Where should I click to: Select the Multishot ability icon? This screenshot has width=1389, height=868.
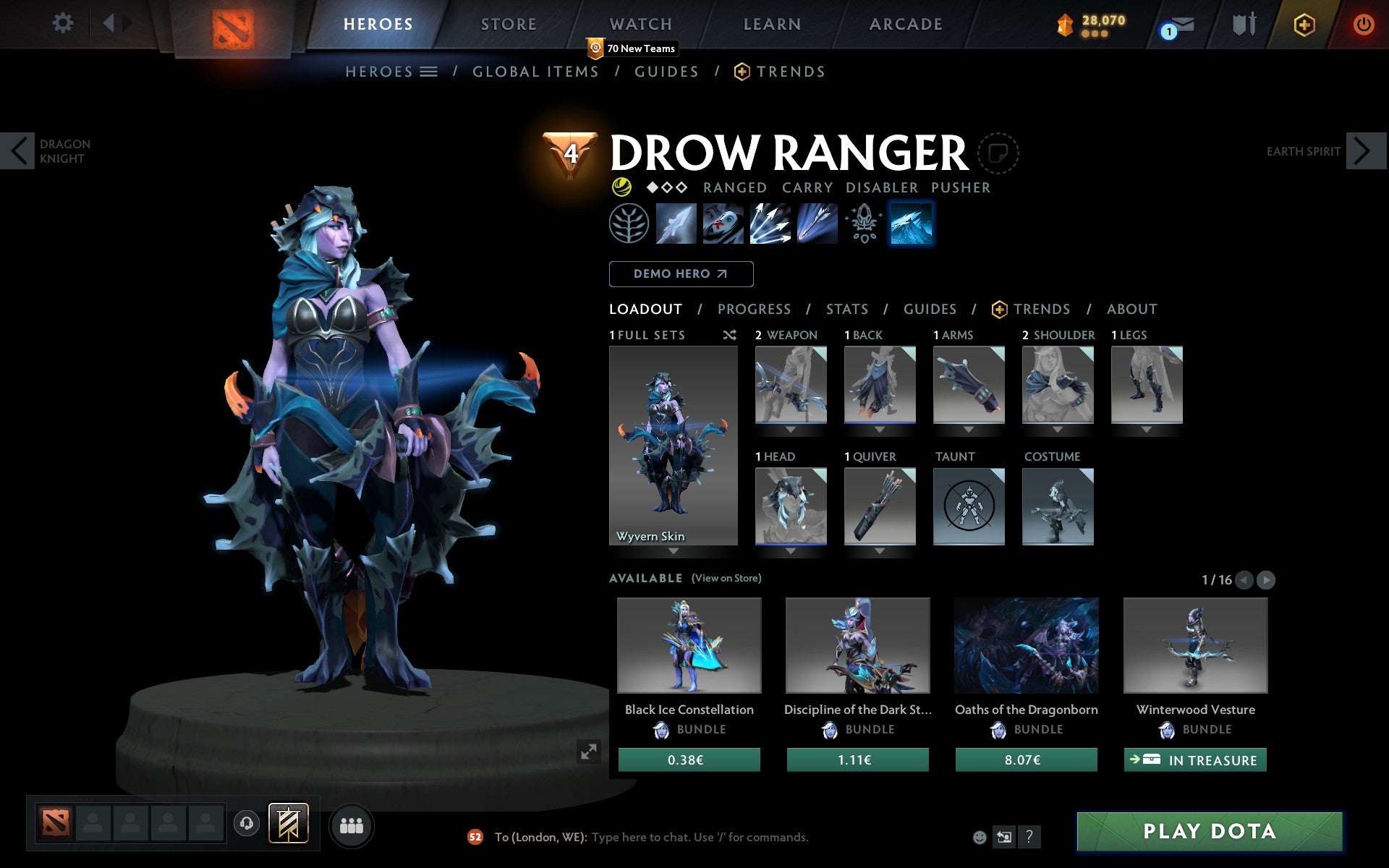coord(769,224)
